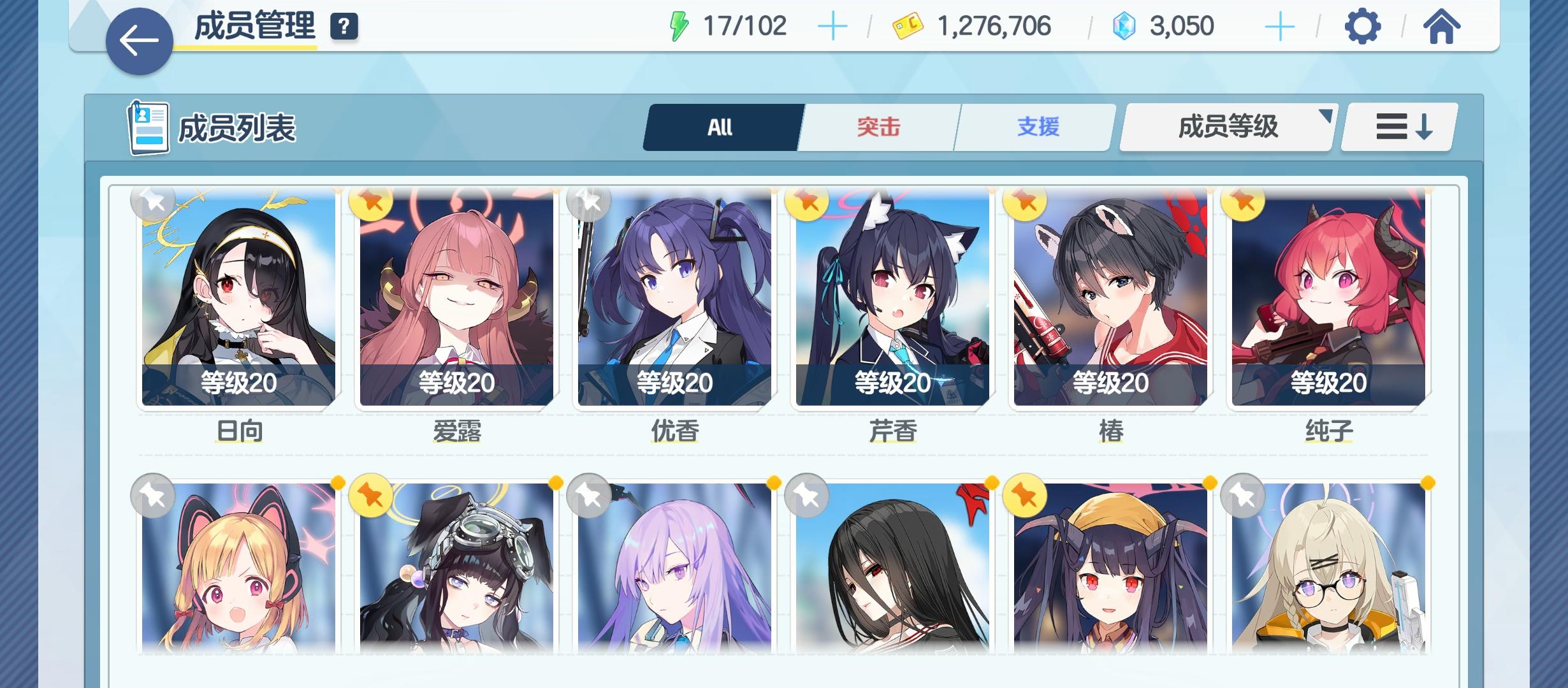Open the settings gear icon
The height and width of the screenshot is (688, 1568).
(x=1362, y=27)
